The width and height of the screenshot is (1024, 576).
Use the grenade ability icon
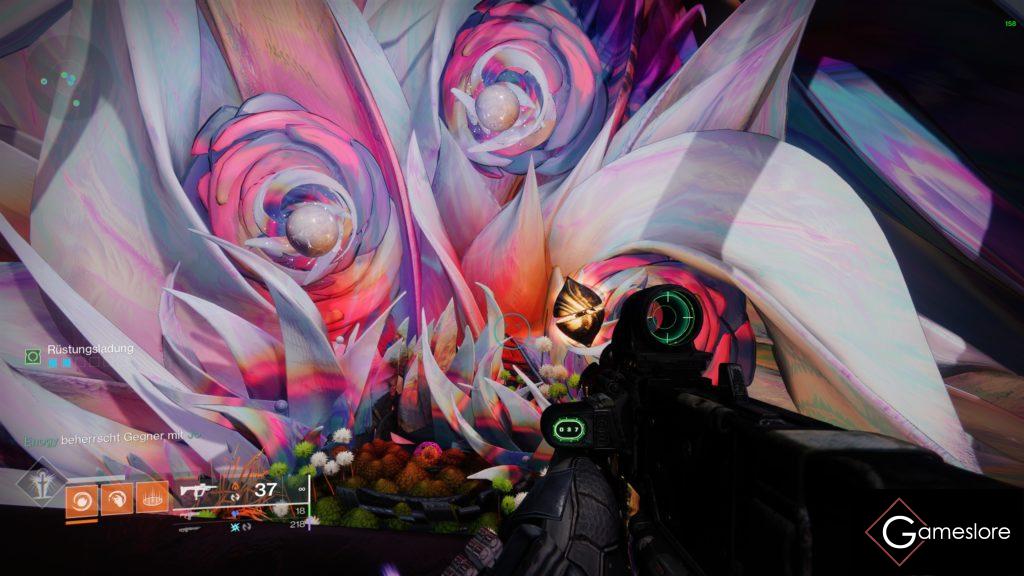pyautogui.click(x=82, y=497)
